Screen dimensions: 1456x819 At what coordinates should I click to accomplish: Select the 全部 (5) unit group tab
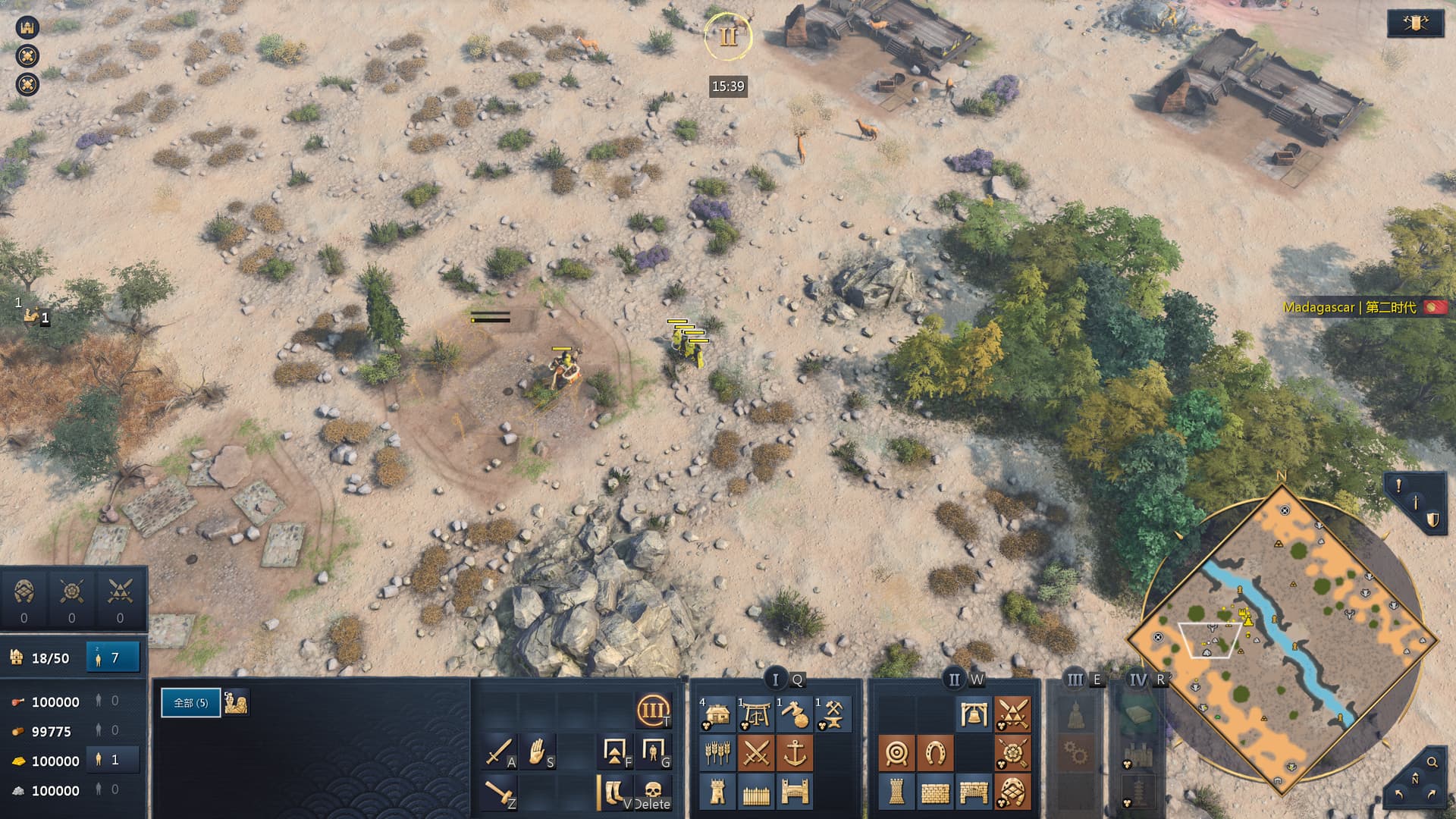[190, 703]
